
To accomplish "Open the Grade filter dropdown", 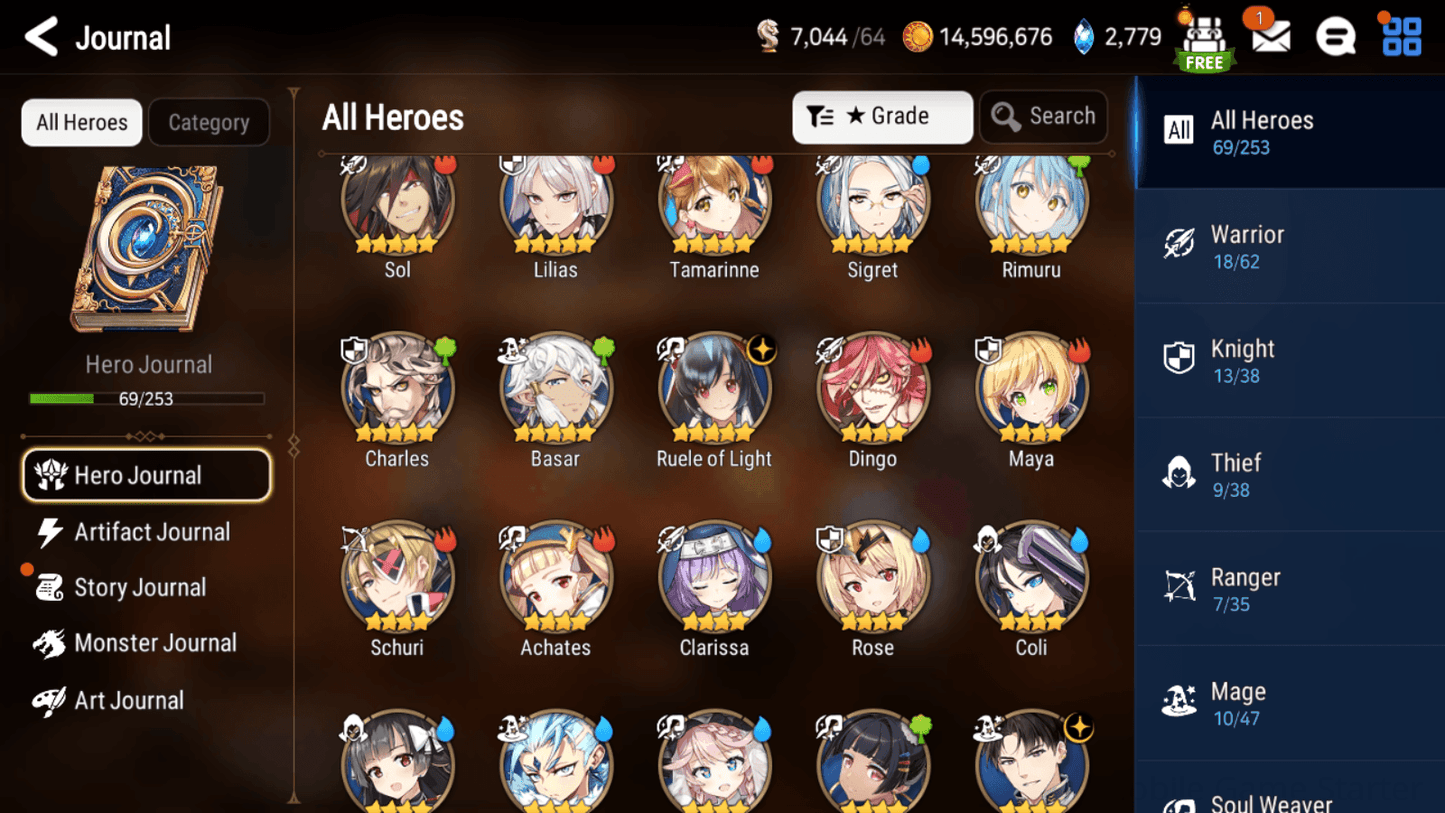I will point(882,117).
